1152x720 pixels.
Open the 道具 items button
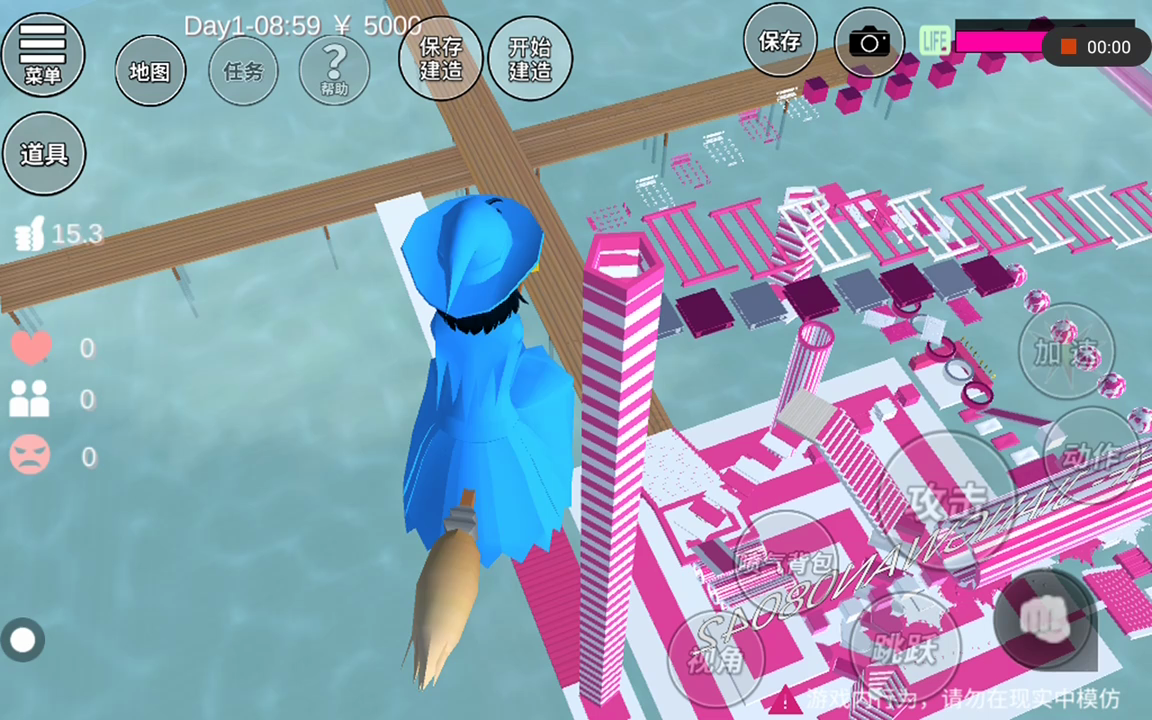(44, 154)
